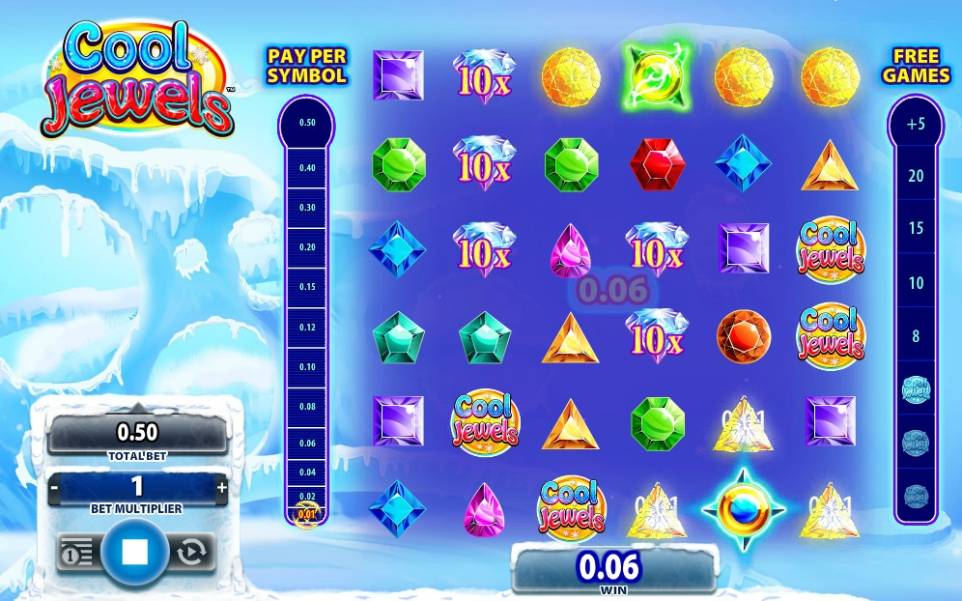Decrease the bet multiplier with minus

click(56, 487)
